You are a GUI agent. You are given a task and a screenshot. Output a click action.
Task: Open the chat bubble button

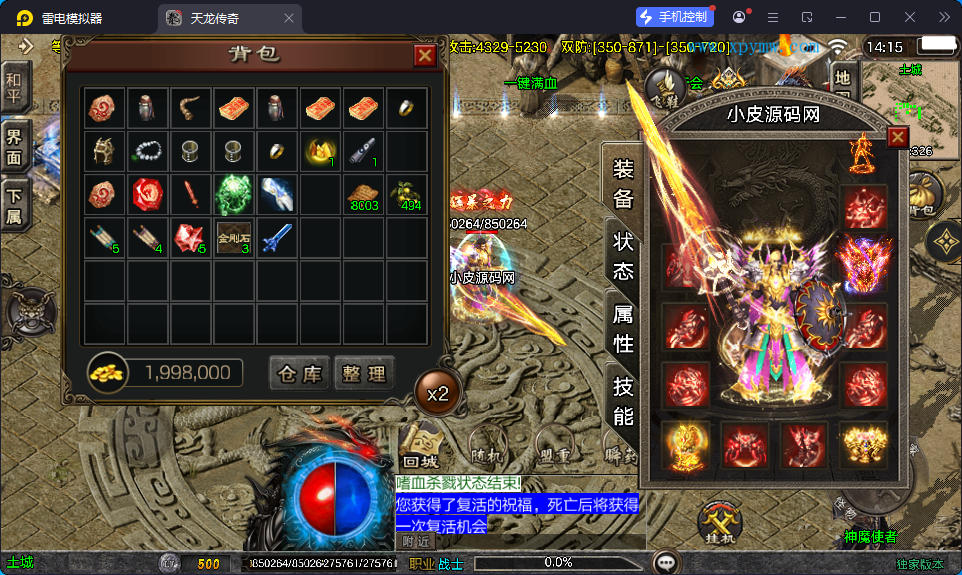(665, 563)
